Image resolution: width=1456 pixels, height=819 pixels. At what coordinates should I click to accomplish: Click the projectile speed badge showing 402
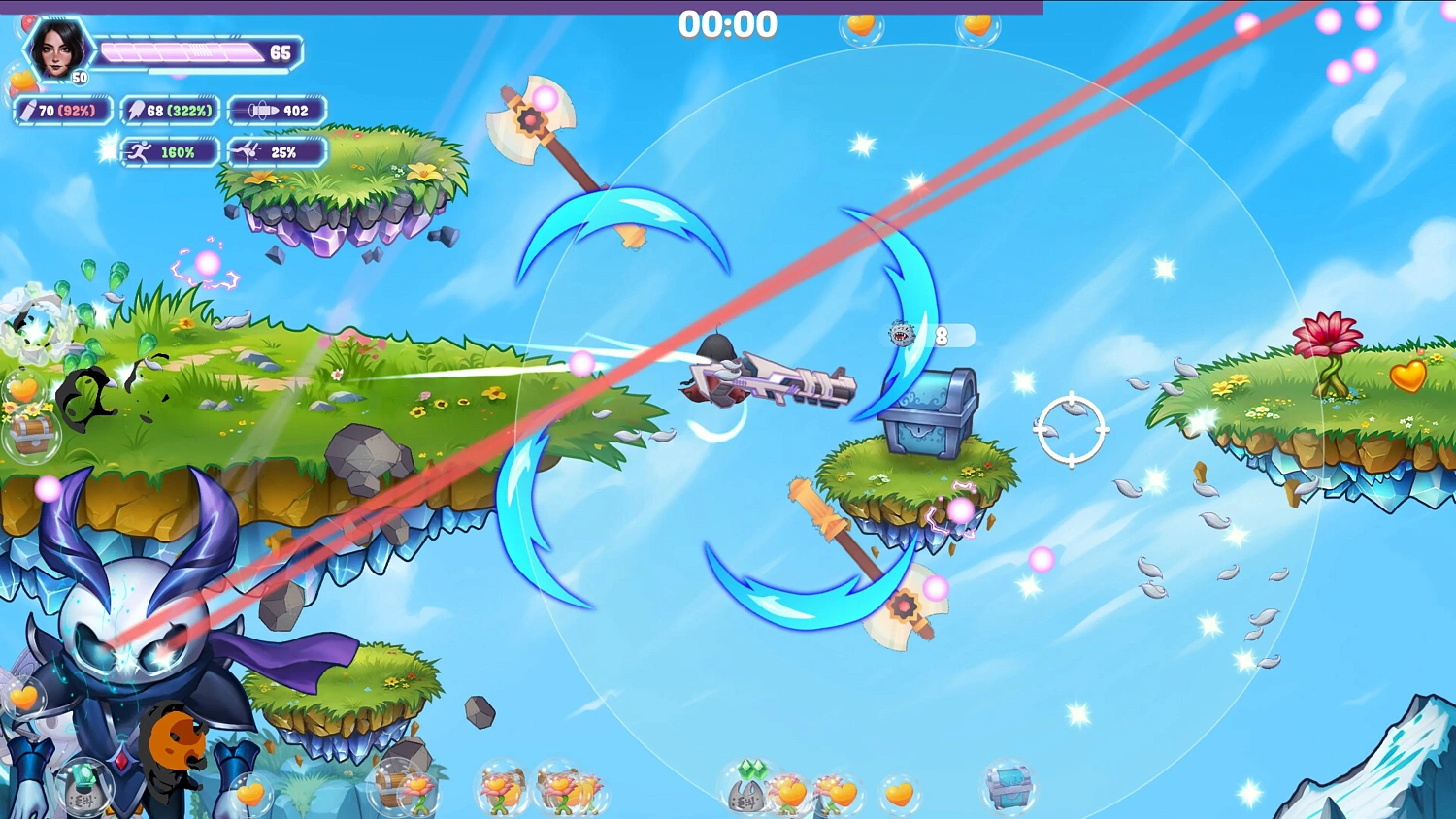coord(278,111)
